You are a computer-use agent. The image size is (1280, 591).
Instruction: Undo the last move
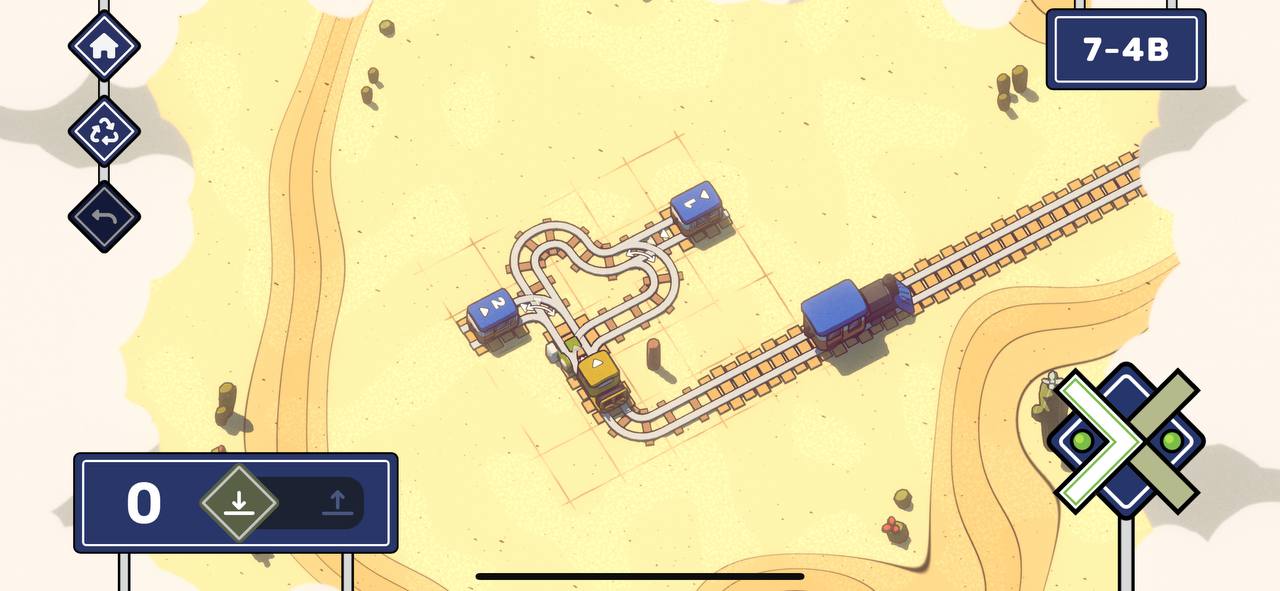tap(104, 217)
